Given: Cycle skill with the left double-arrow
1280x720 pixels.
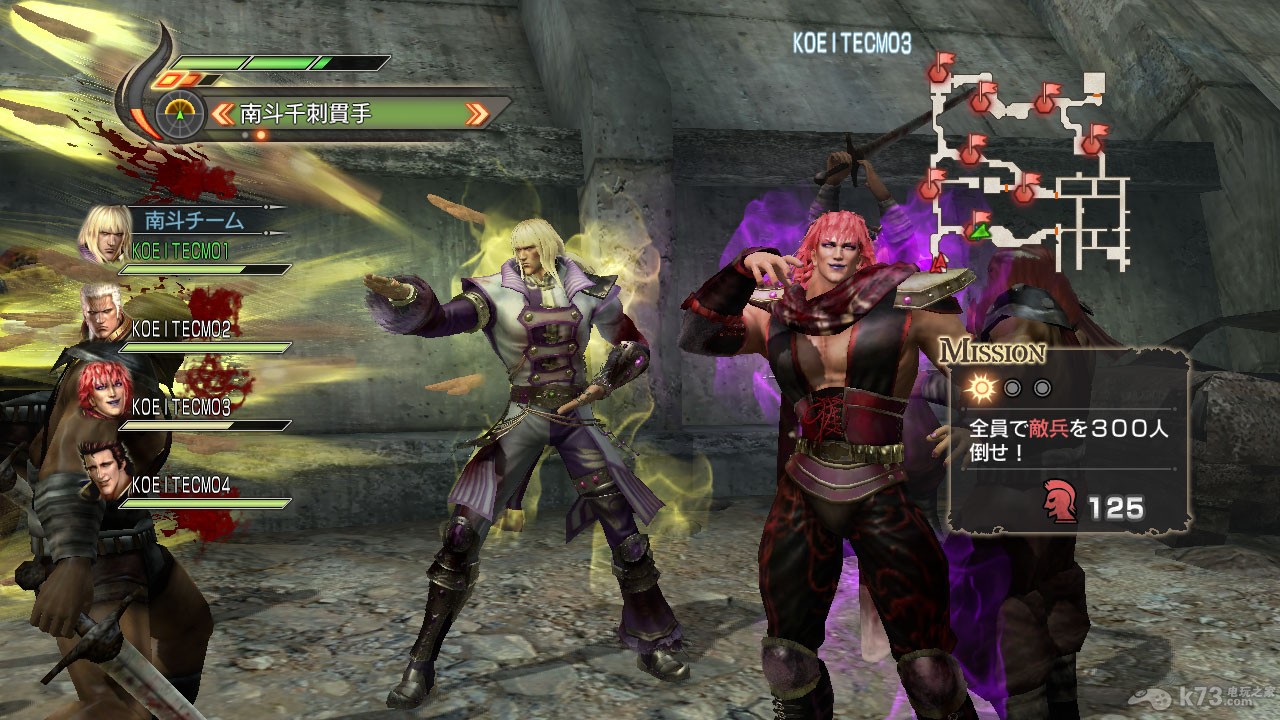Looking at the screenshot, I should pyautogui.click(x=223, y=114).
